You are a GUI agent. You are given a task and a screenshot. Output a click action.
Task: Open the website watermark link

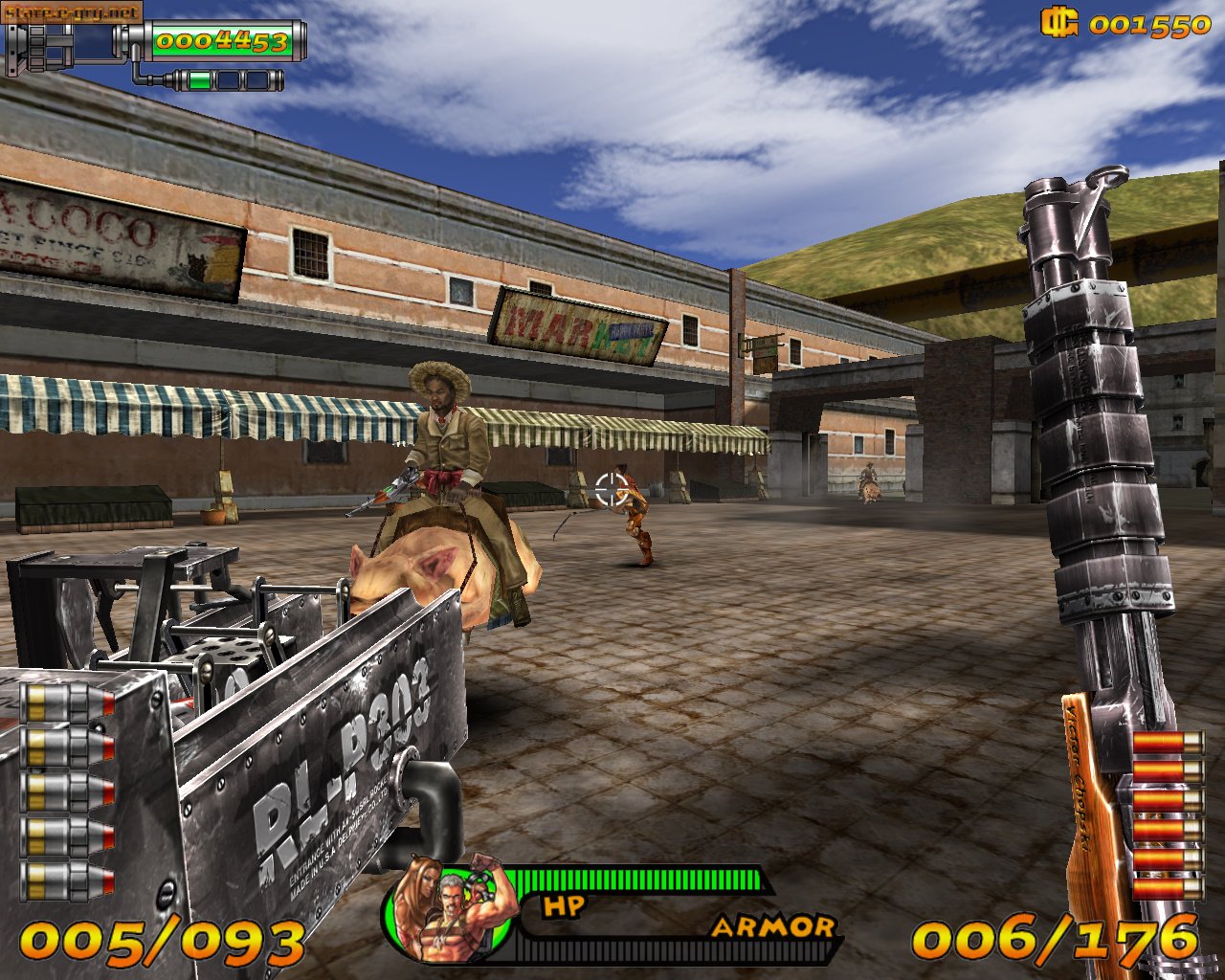point(72,11)
